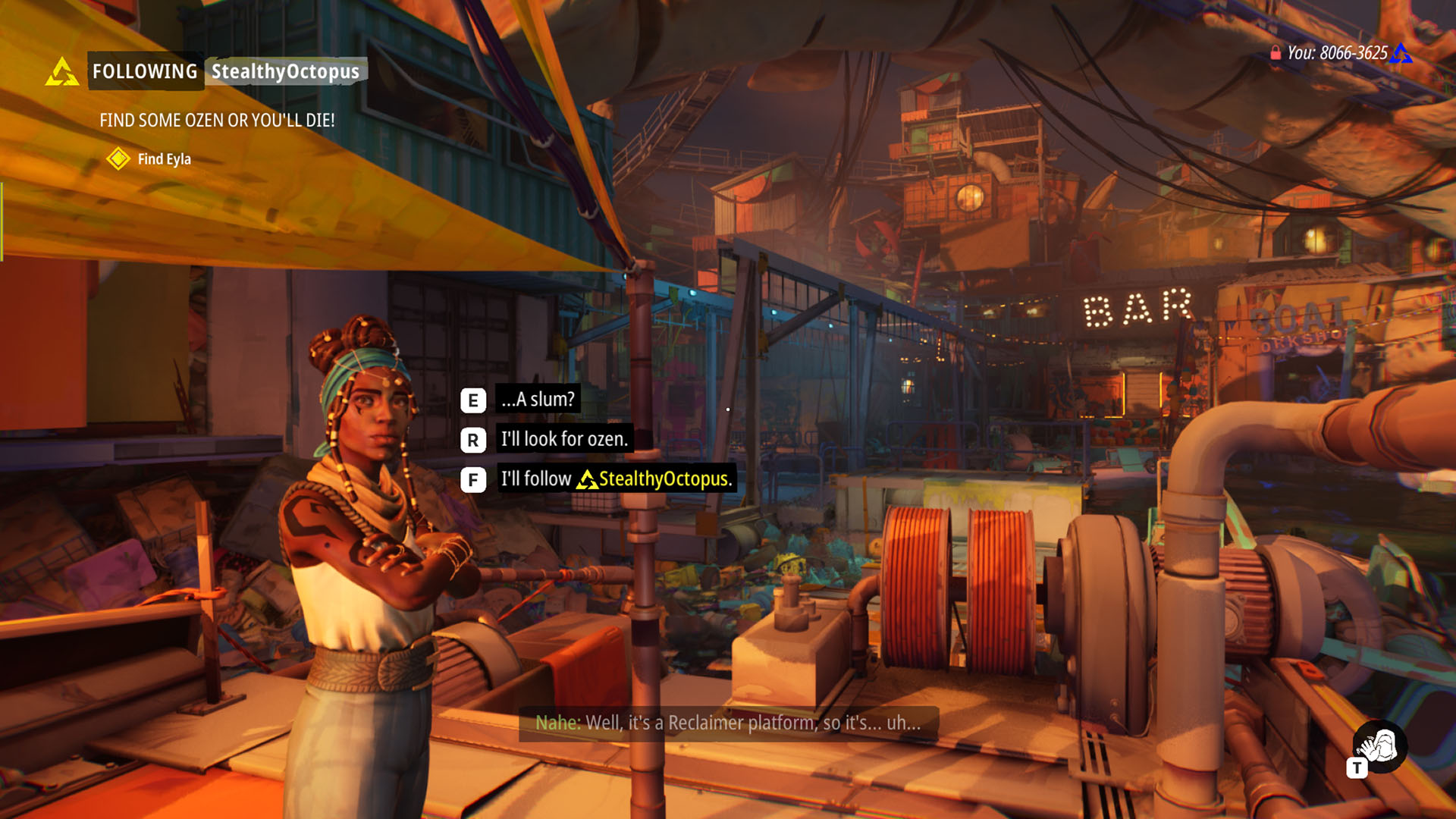Click the "Find Eyla" quest objective
Viewport: 1456px width, 819px height.
164,159
